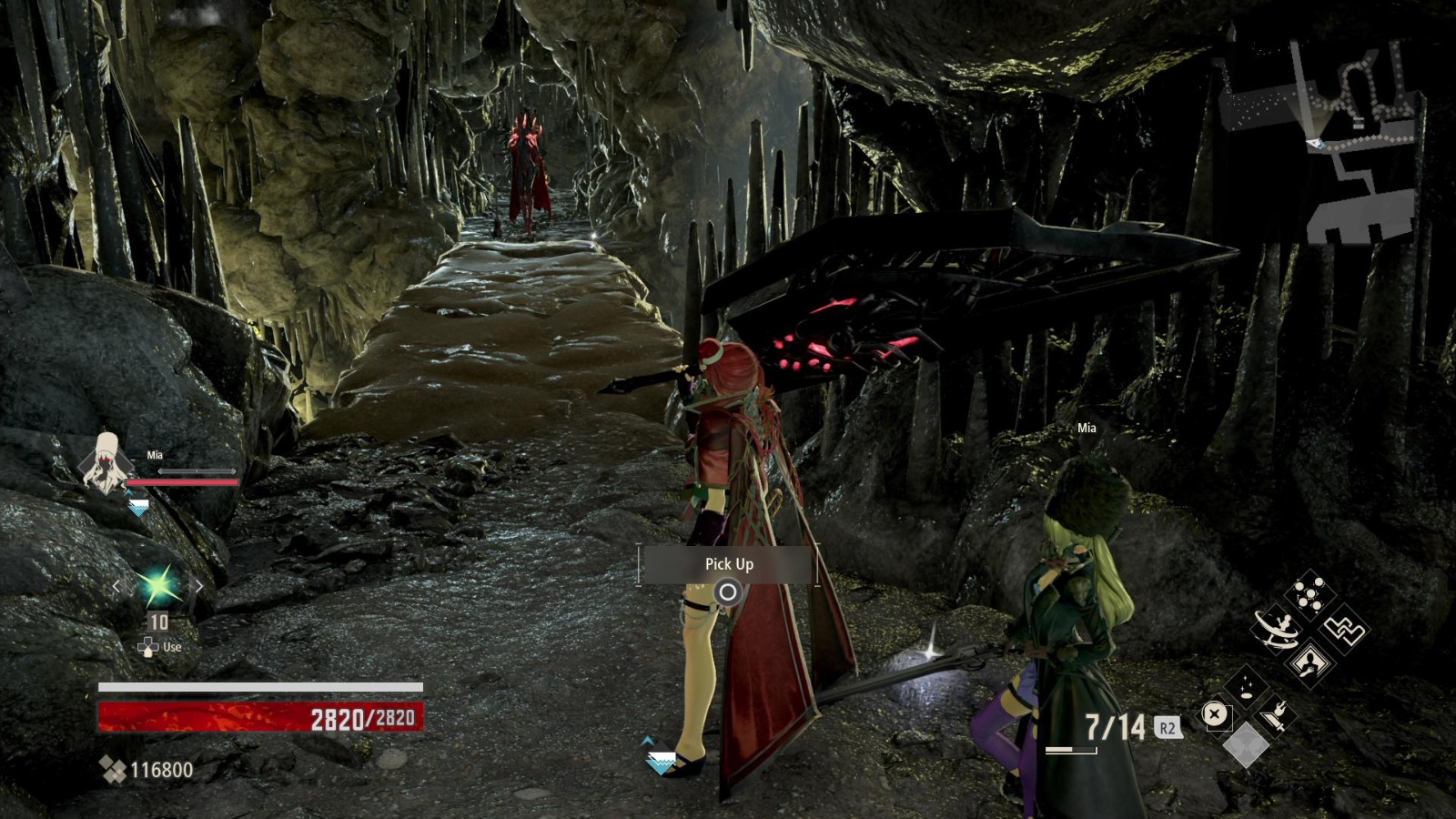Screen dimensions: 1456x819
Task: Click the left arrow of the quick-item selector
Action: 116,587
